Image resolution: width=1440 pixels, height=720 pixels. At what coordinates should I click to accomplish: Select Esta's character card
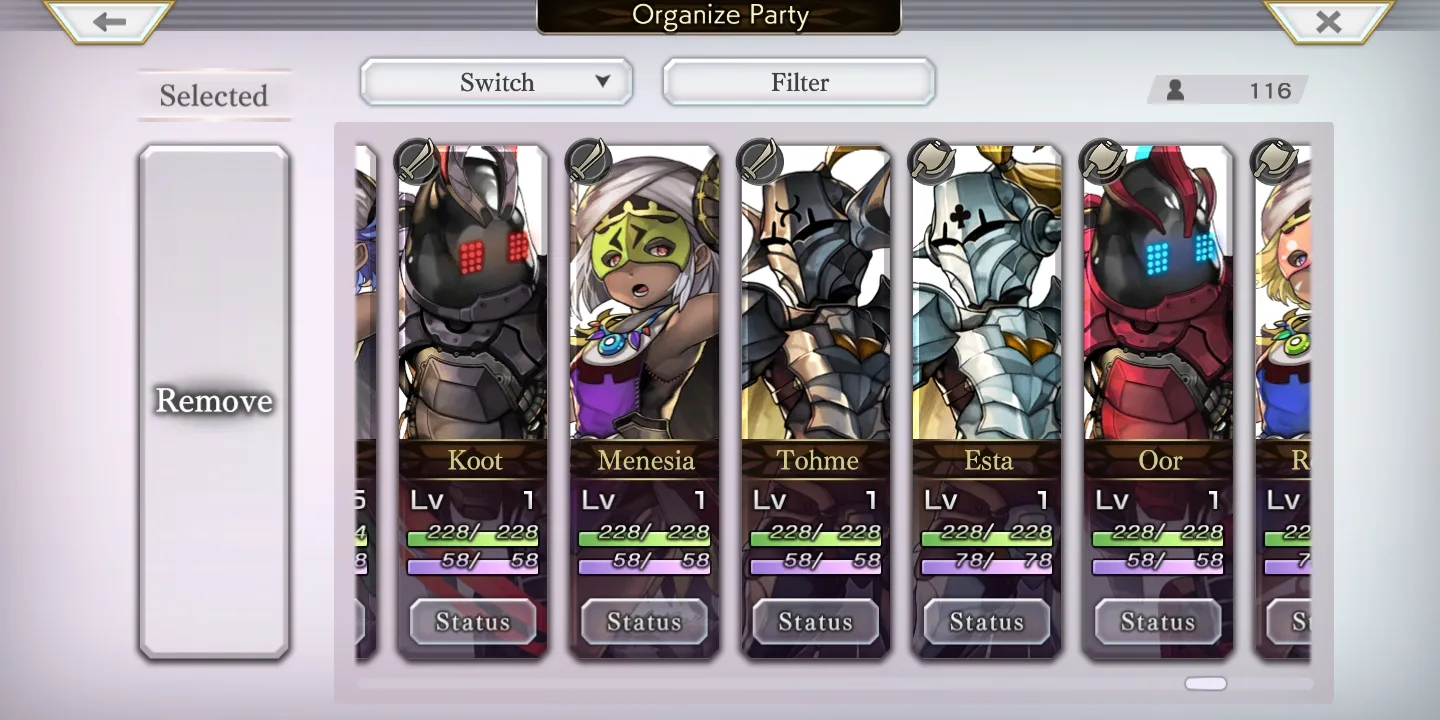pyautogui.click(x=987, y=300)
